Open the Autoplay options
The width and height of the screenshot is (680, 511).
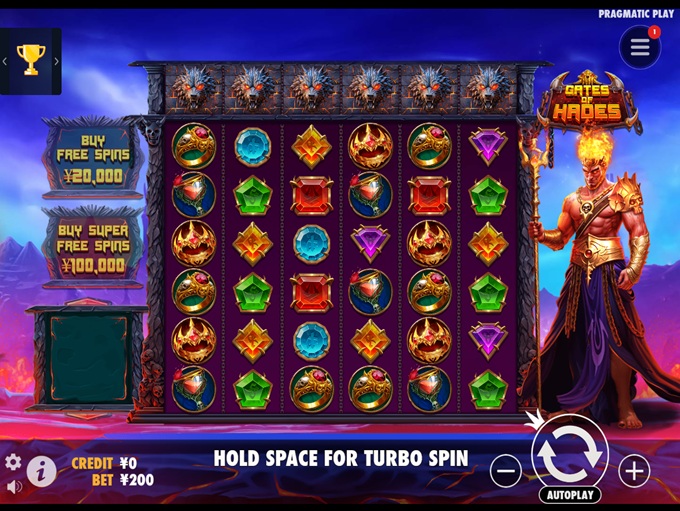point(570,495)
